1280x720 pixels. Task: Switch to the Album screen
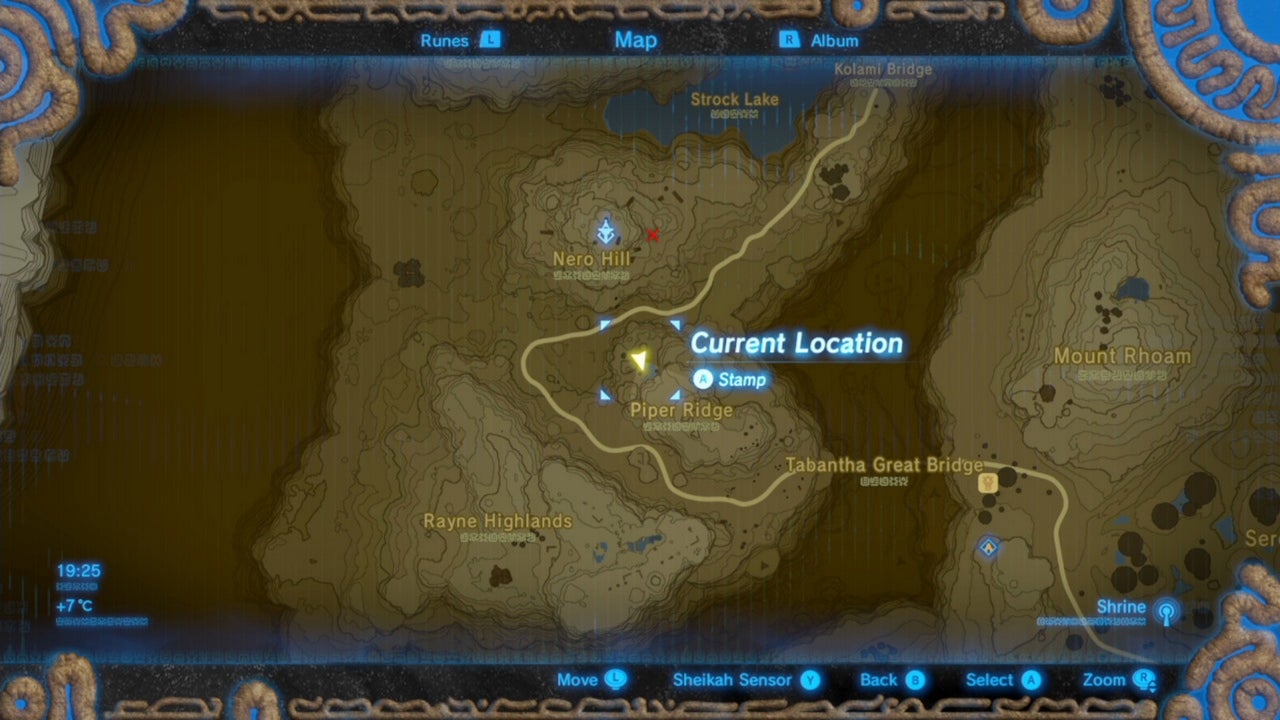[838, 41]
